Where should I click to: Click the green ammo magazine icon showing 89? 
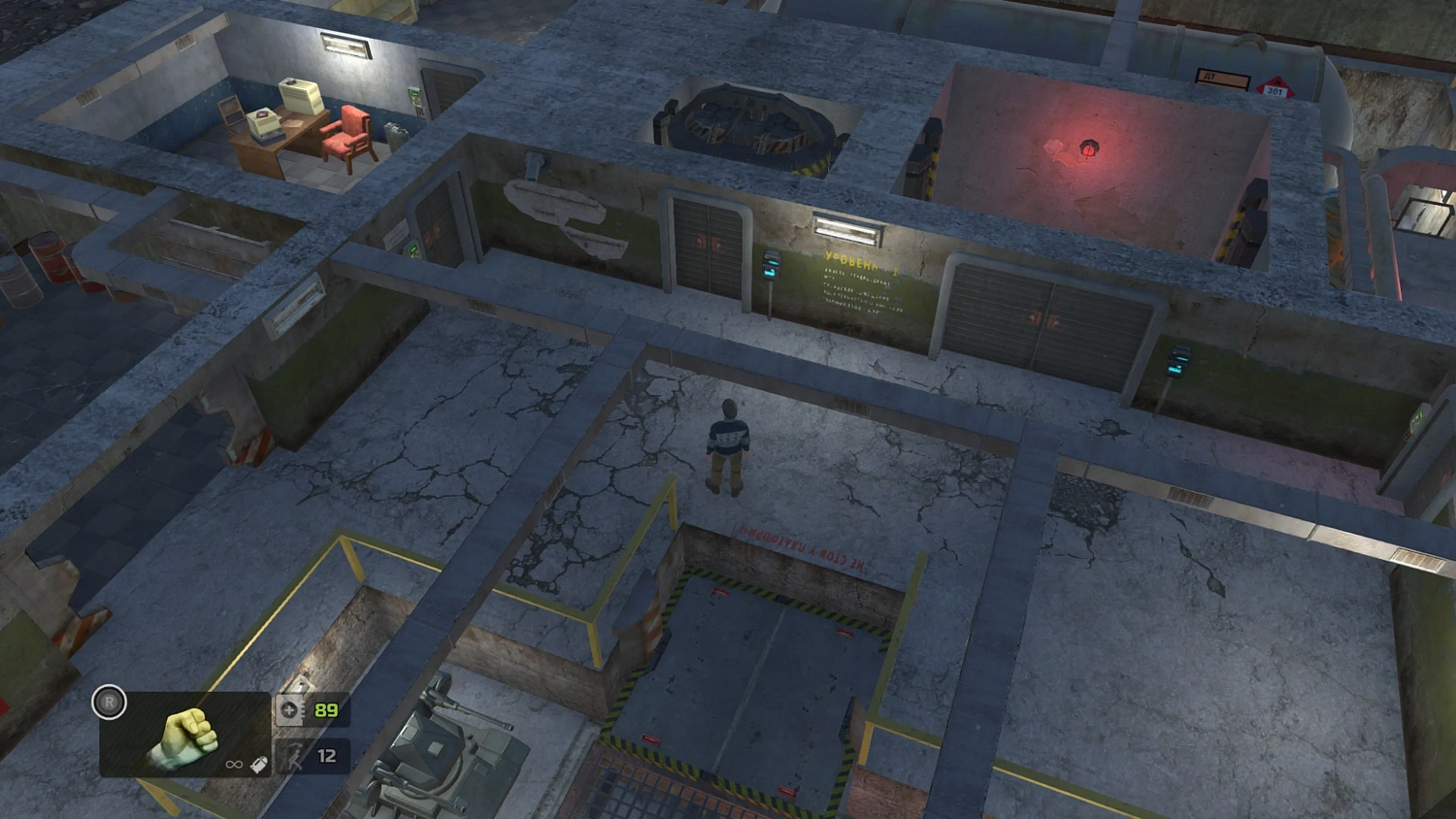pos(289,710)
